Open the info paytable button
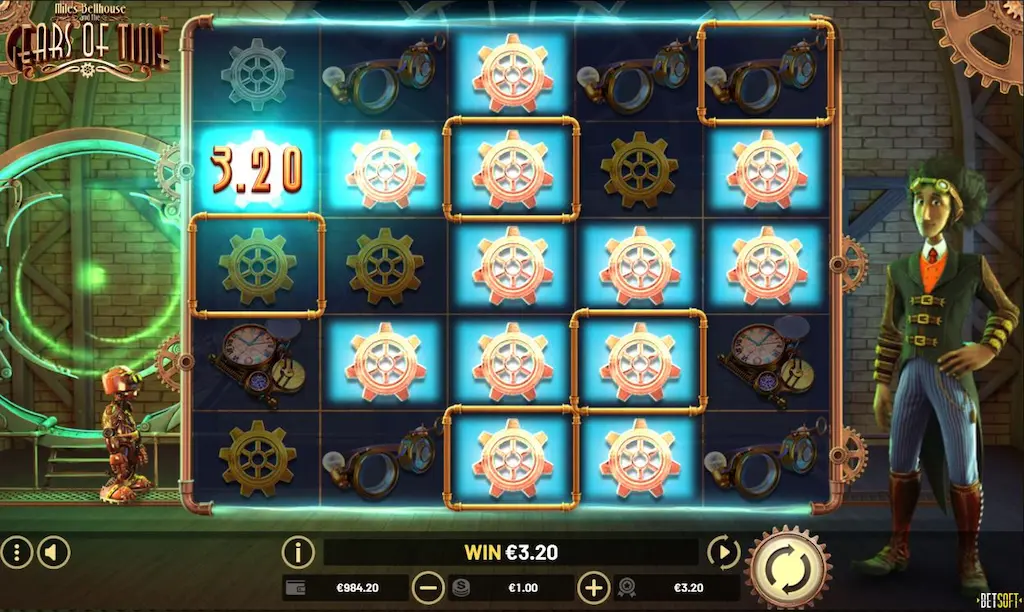This screenshot has width=1024, height=612. pyautogui.click(x=298, y=551)
